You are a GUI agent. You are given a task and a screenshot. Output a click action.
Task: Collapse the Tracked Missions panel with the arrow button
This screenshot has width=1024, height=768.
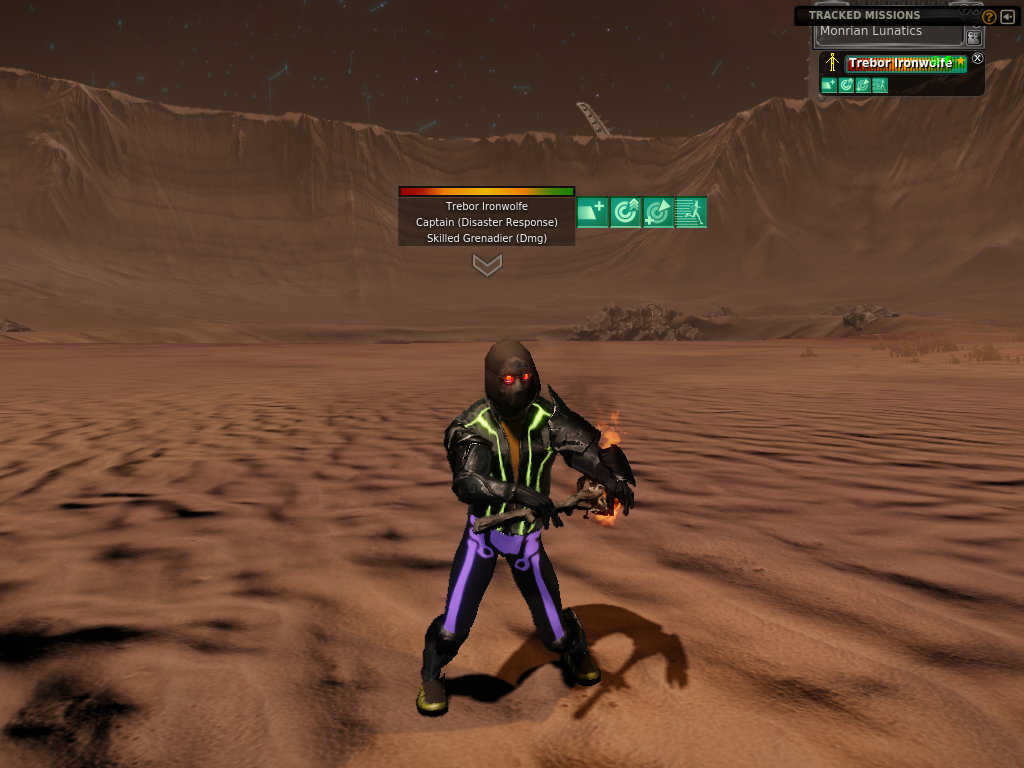1007,17
